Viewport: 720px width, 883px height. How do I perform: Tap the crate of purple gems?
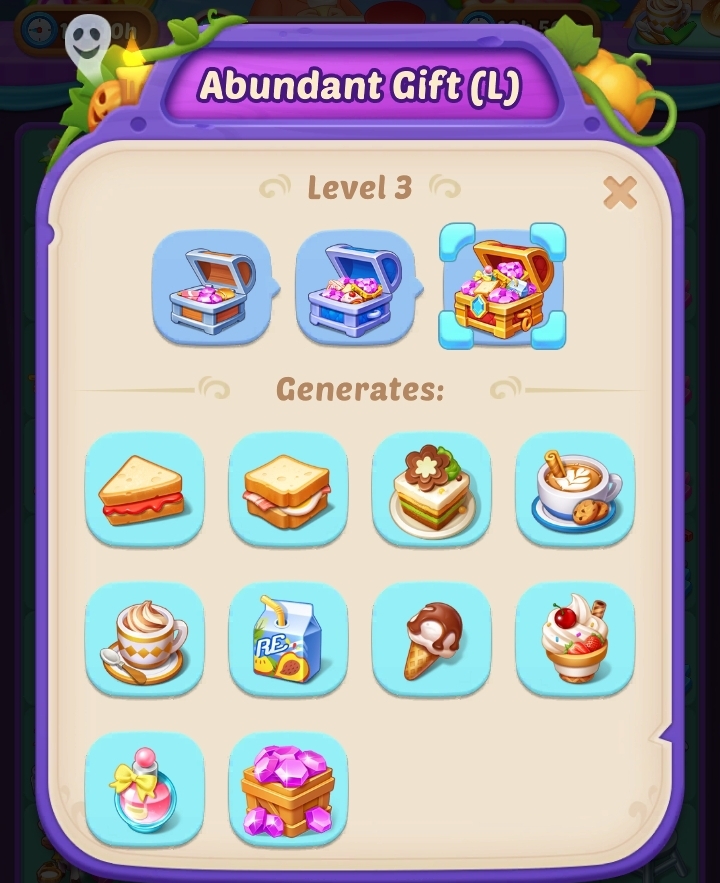[288, 790]
